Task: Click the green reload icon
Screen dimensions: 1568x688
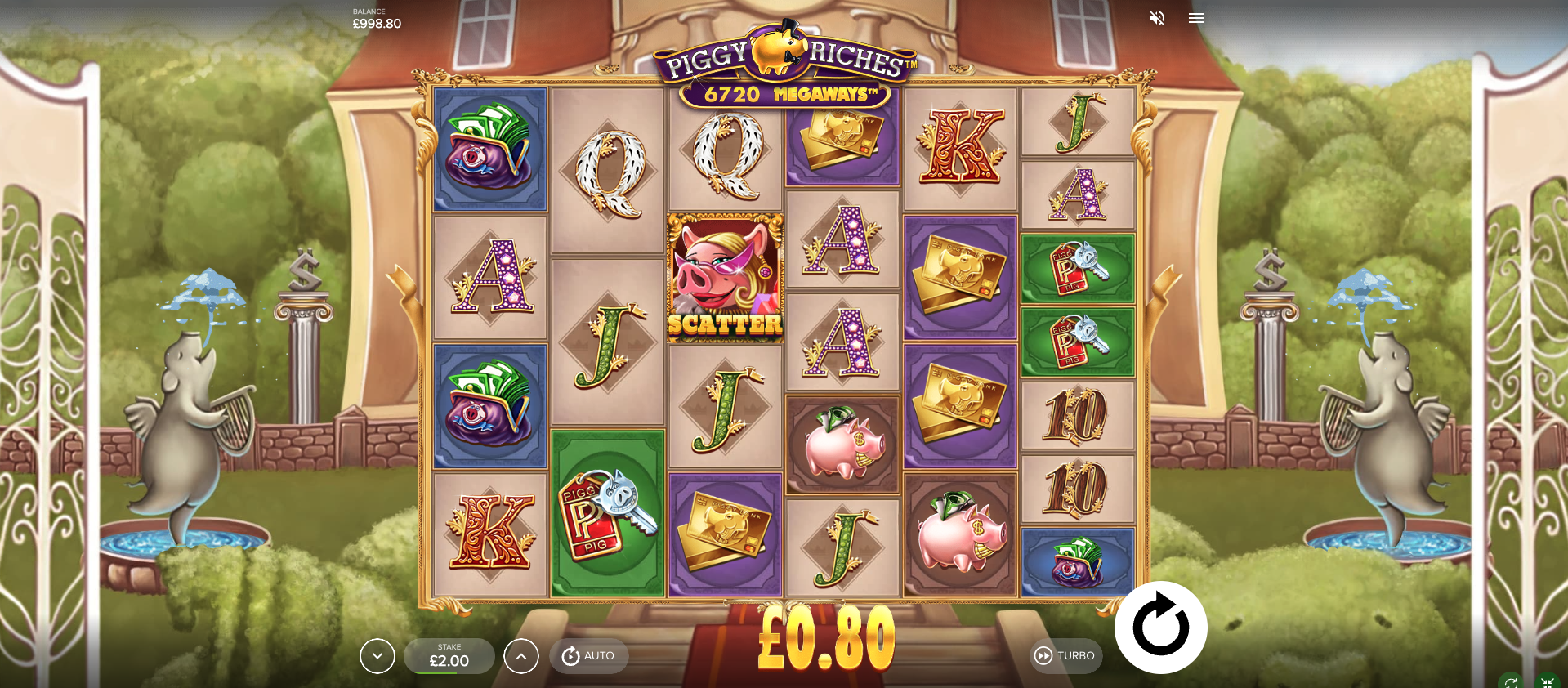Action: click(1511, 682)
